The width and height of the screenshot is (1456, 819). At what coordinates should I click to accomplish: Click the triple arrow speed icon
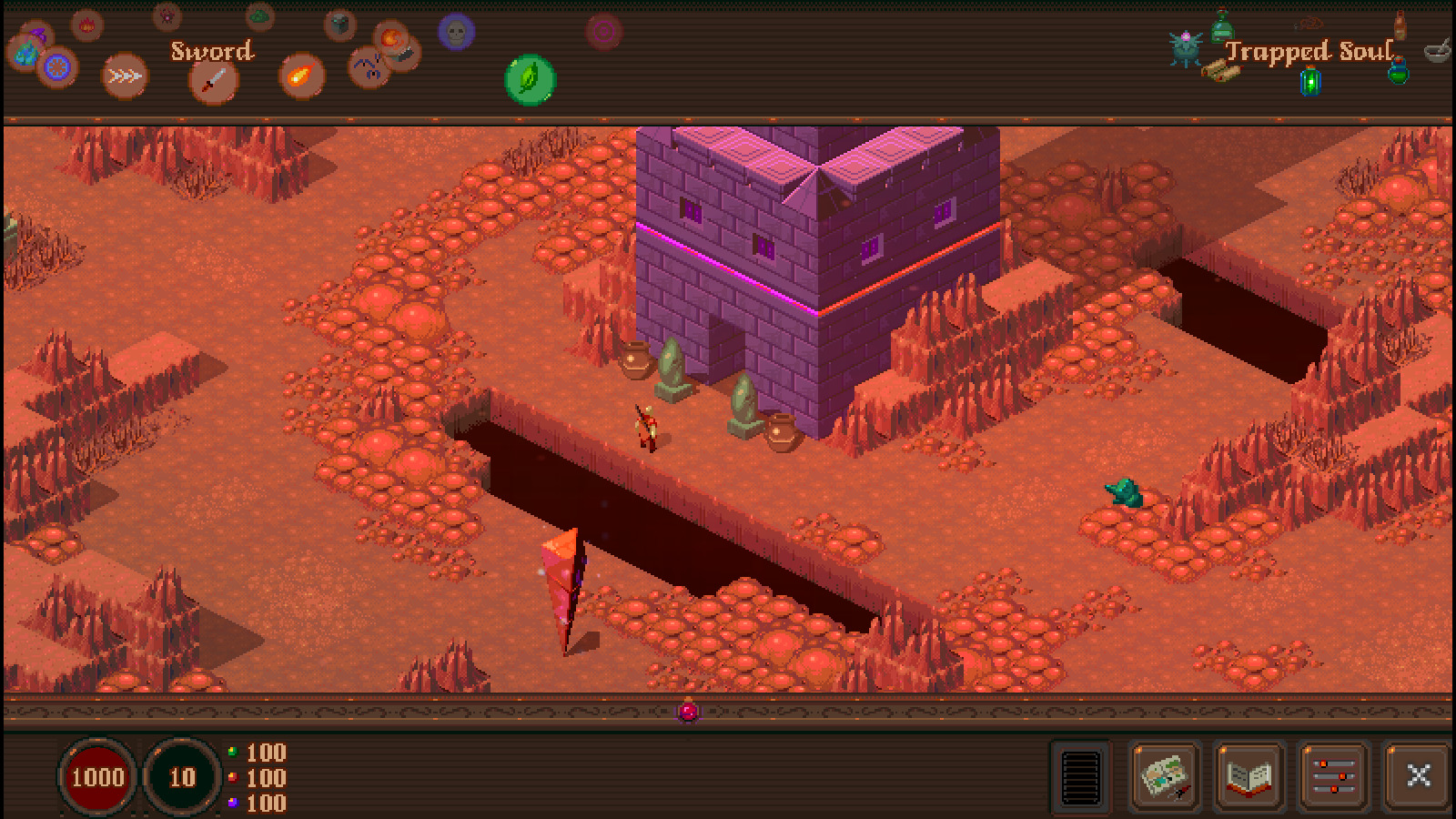(125, 76)
